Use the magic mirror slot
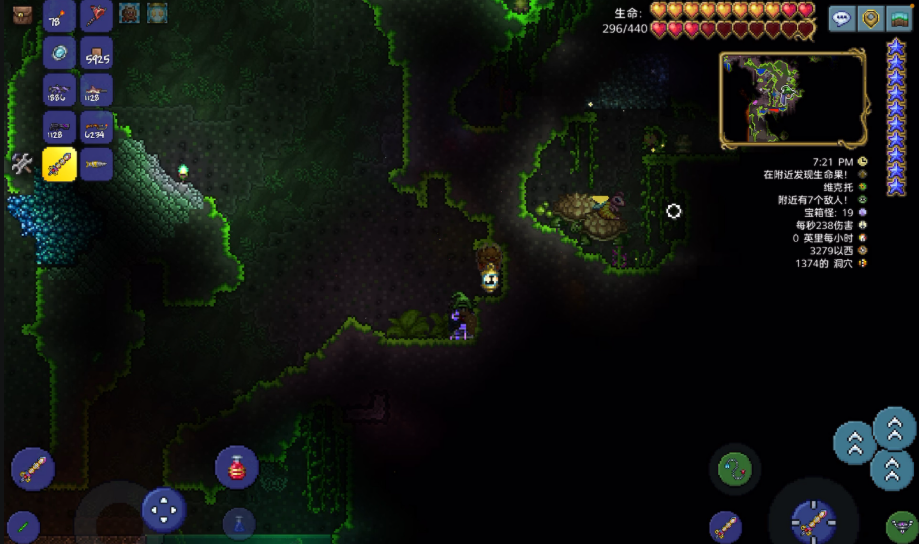 click(59, 53)
